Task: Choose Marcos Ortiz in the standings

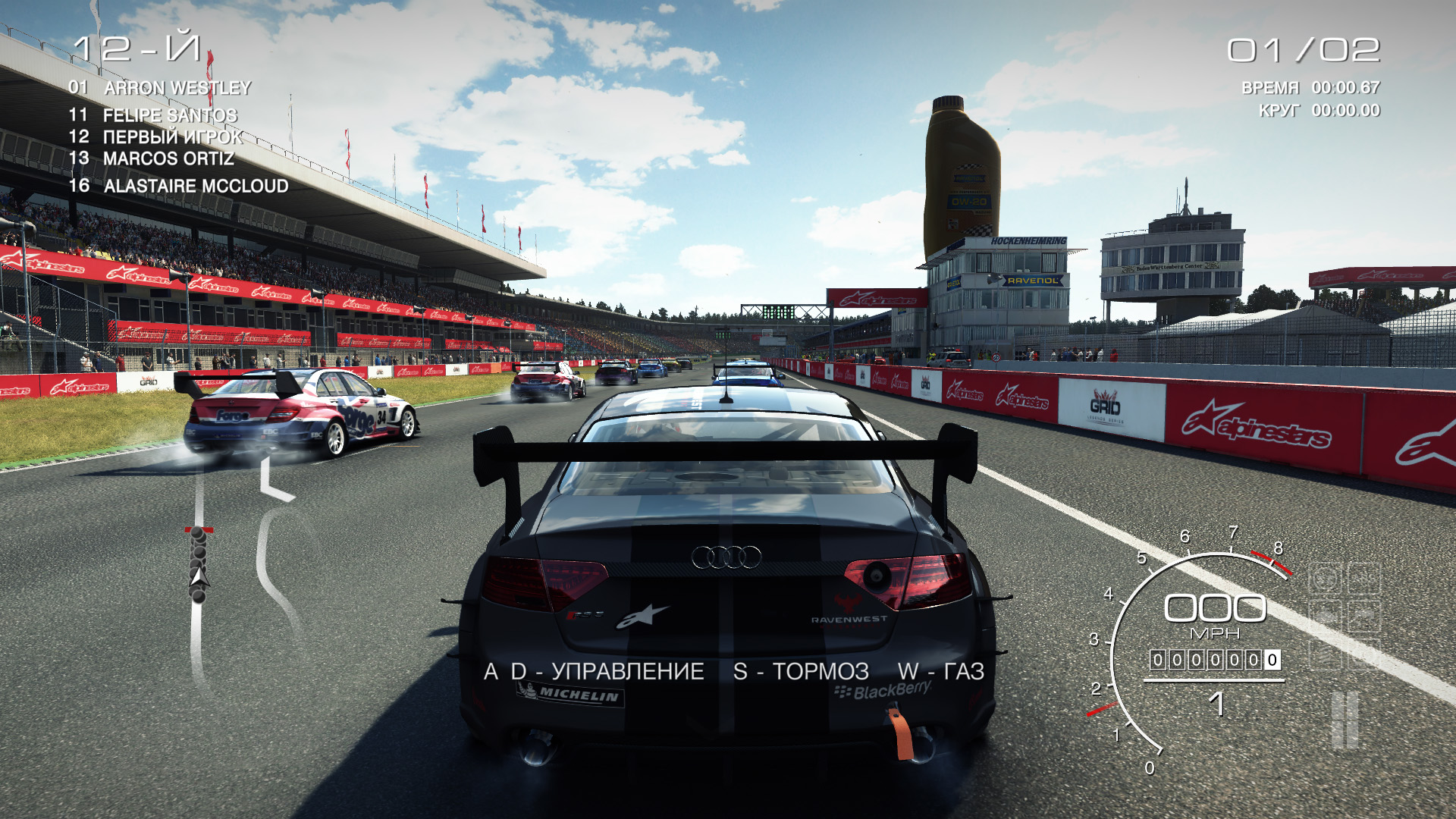Action: (168, 159)
